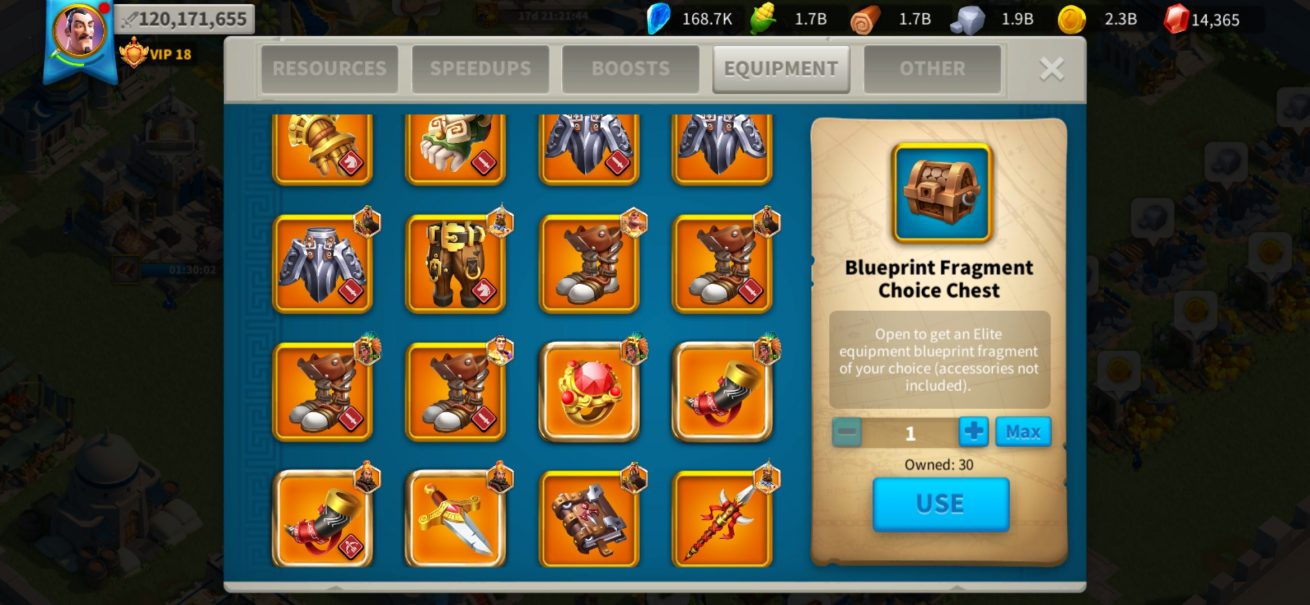Viewport: 1310px width, 605px height.
Task: Pick the leather spellbook item
Action: coord(589,519)
